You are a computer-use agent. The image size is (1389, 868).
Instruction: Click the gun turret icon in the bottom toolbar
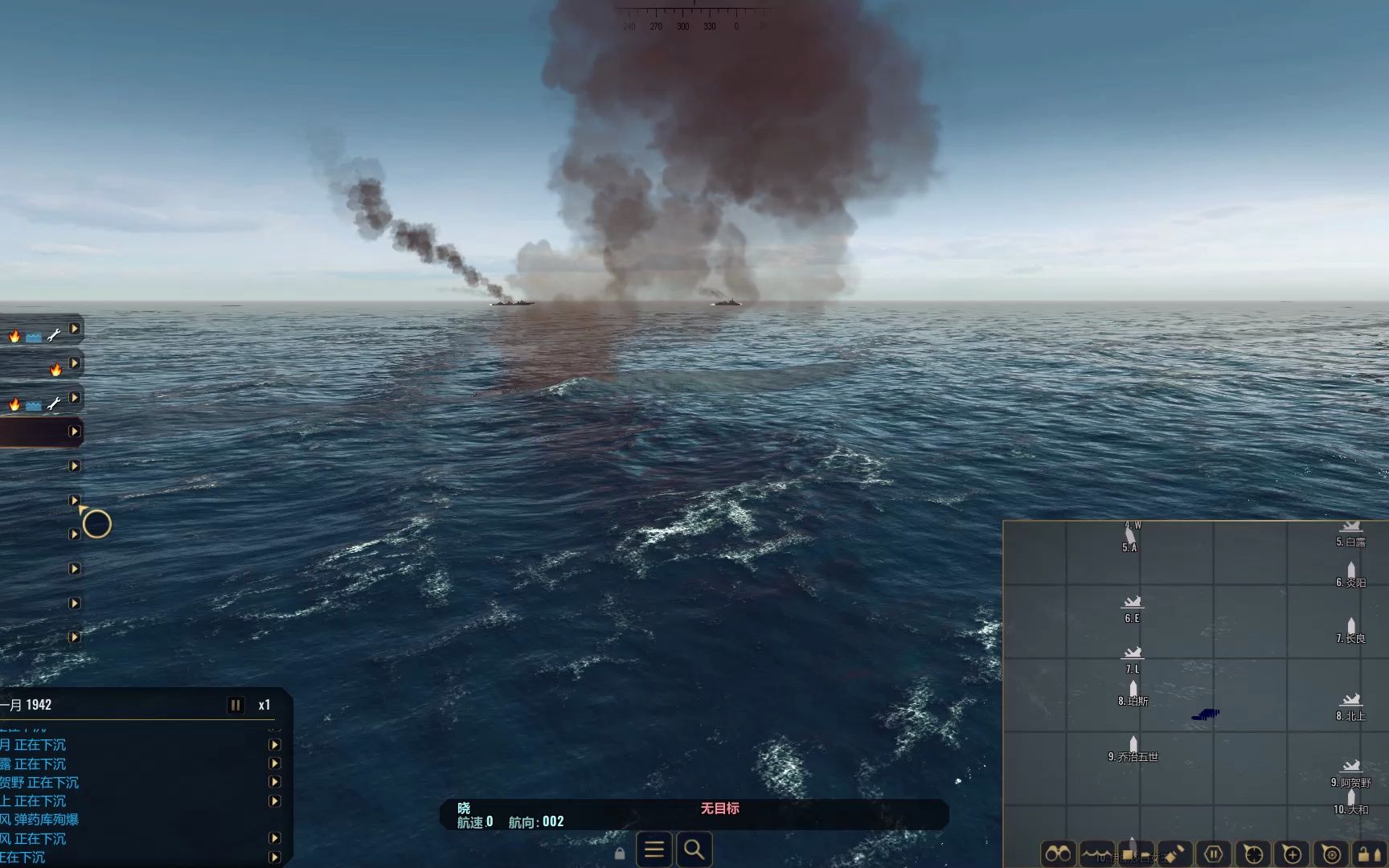[x=1136, y=852]
